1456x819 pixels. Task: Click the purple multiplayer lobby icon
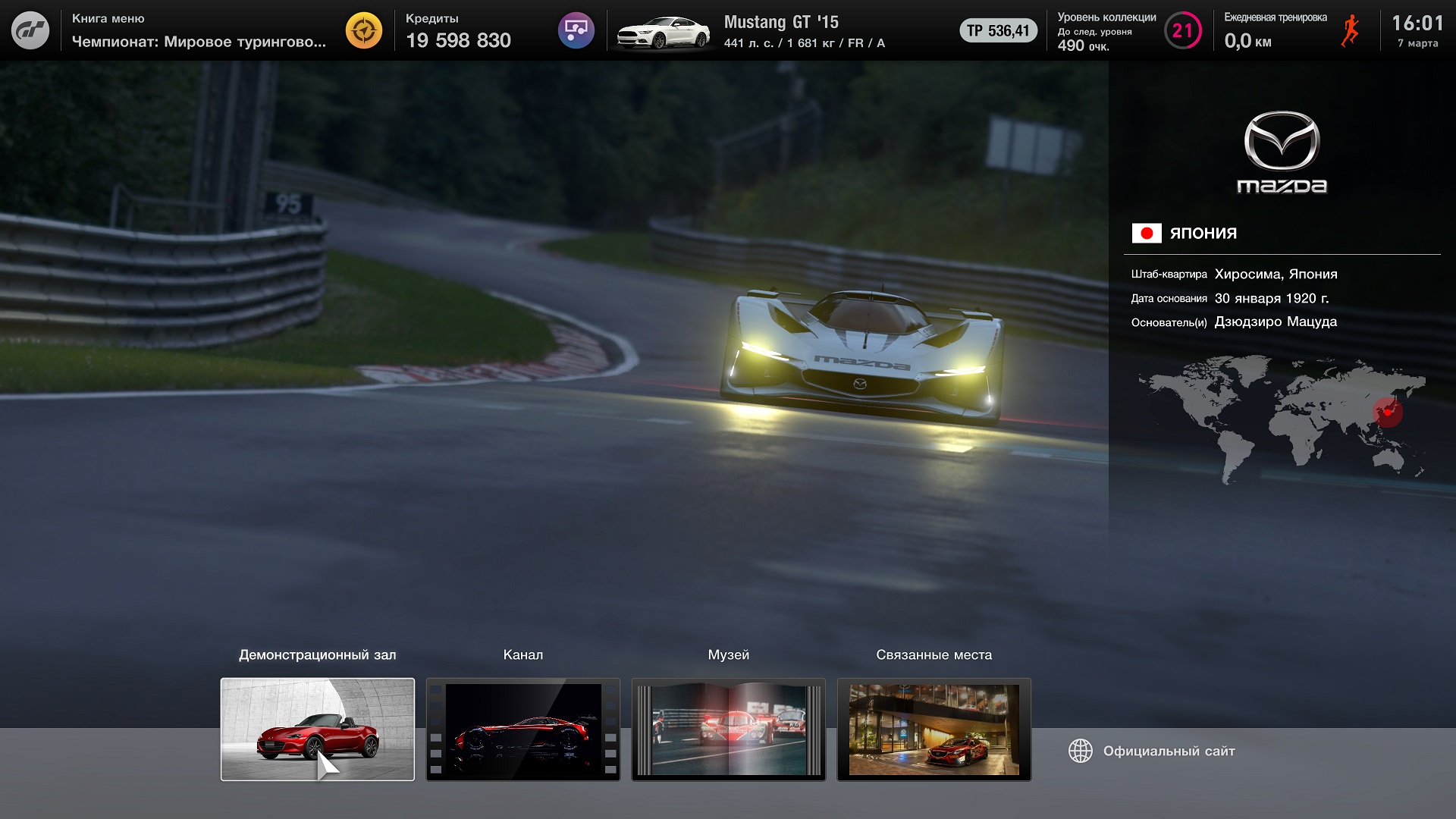576,30
